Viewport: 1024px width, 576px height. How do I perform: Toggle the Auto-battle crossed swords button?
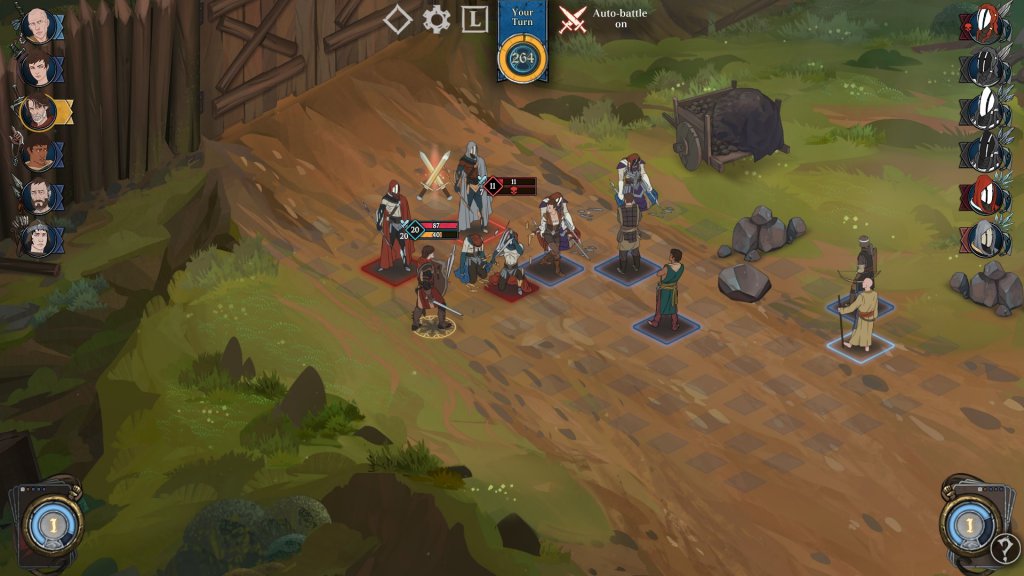point(573,20)
